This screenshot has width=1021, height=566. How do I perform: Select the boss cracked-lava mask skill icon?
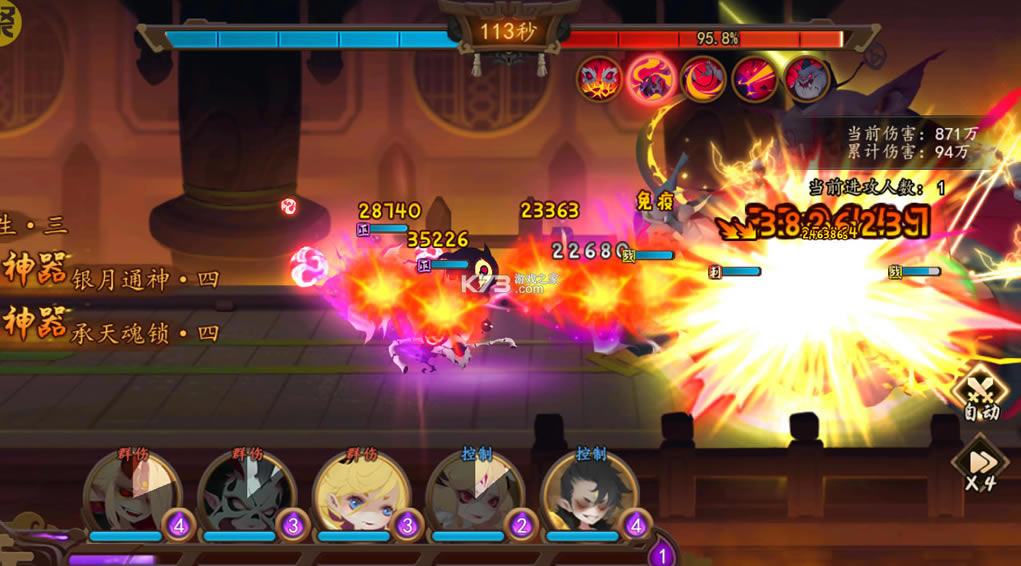click(600, 78)
